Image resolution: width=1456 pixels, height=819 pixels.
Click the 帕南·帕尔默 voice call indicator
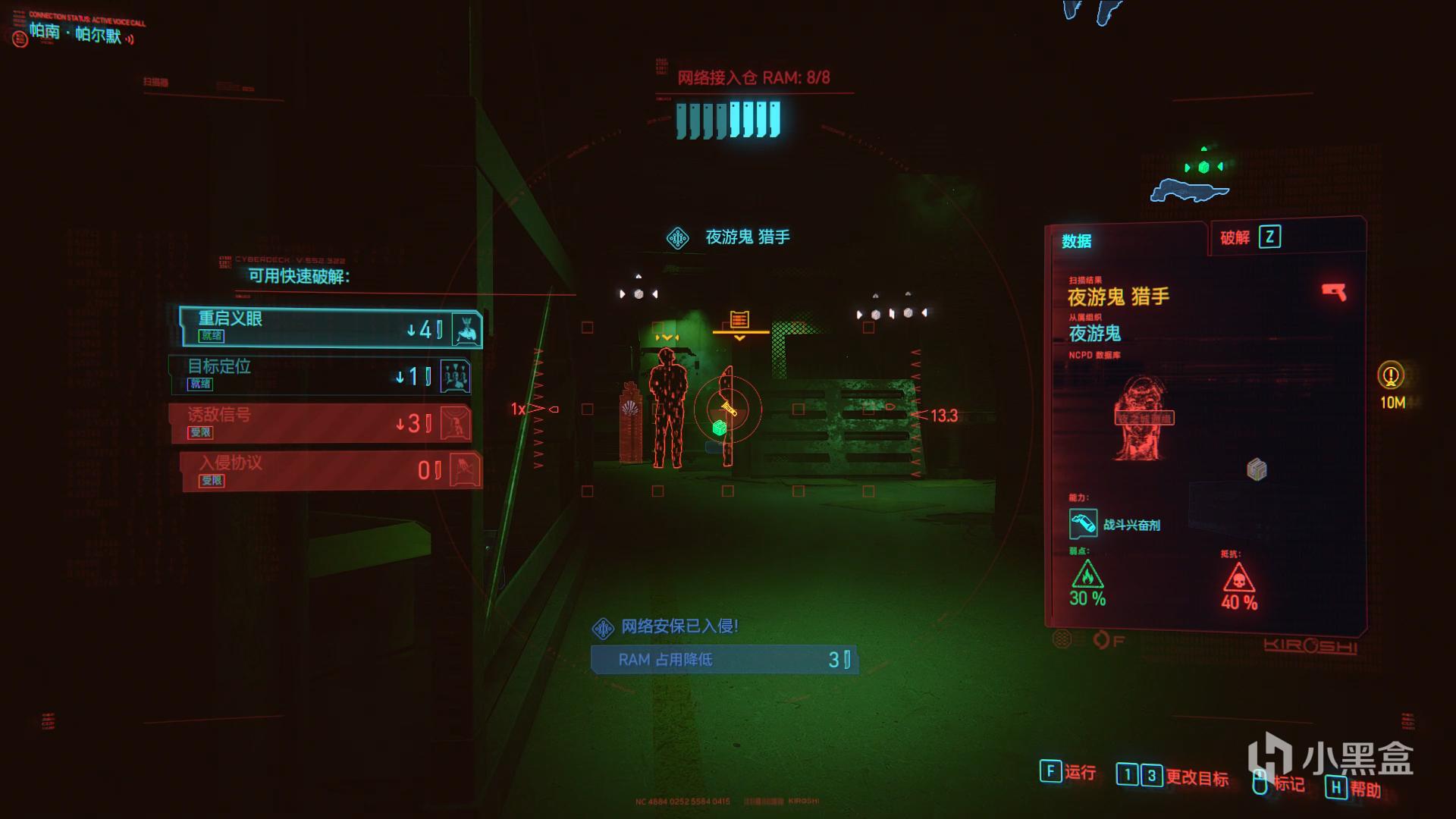[x=76, y=33]
